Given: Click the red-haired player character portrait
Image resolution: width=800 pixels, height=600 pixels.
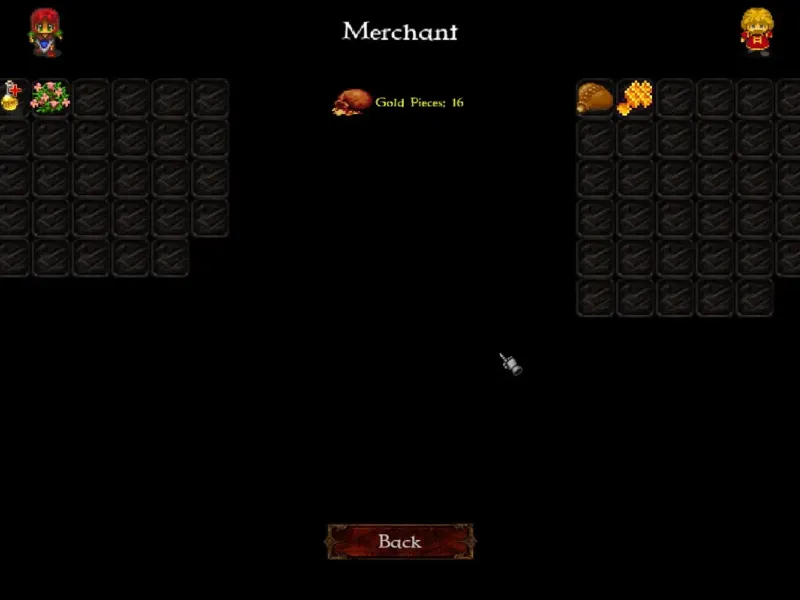Looking at the screenshot, I should pos(44,31).
